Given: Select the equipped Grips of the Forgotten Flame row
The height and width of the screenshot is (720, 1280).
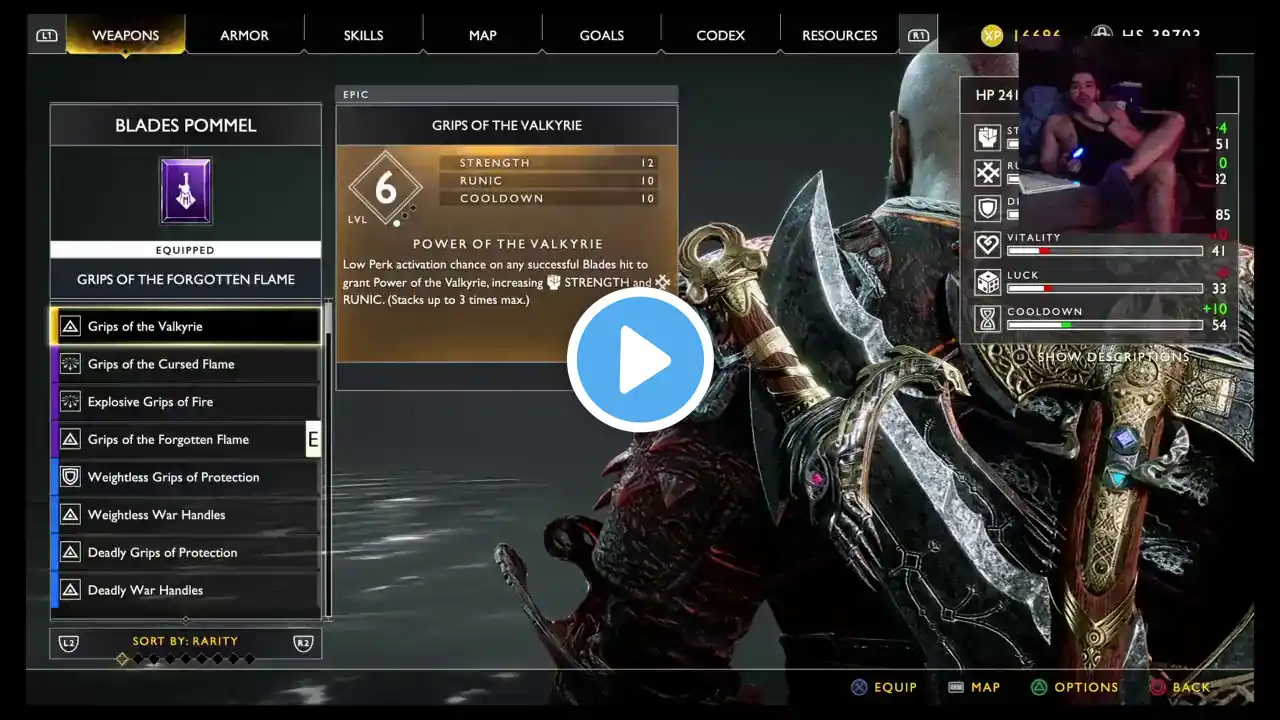Looking at the screenshot, I should 186,440.
